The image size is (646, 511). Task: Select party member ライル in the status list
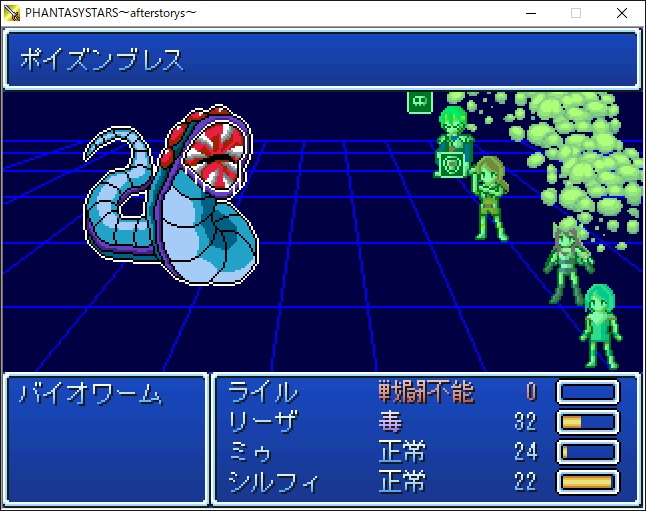tap(263, 391)
